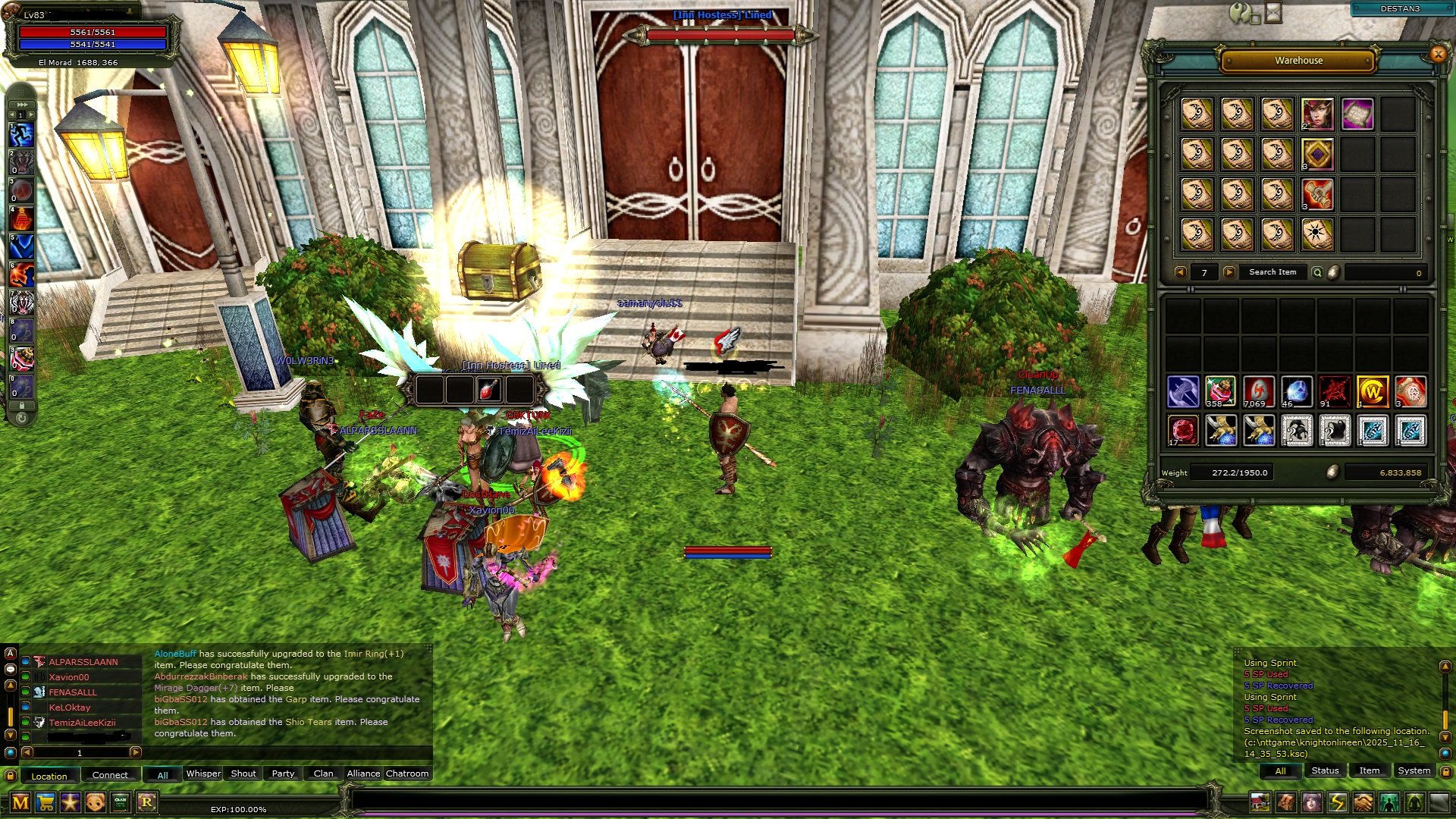Image resolution: width=1456 pixels, height=819 pixels.
Task: Go to the next warehouse page
Action: pyautogui.click(x=1228, y=272)
